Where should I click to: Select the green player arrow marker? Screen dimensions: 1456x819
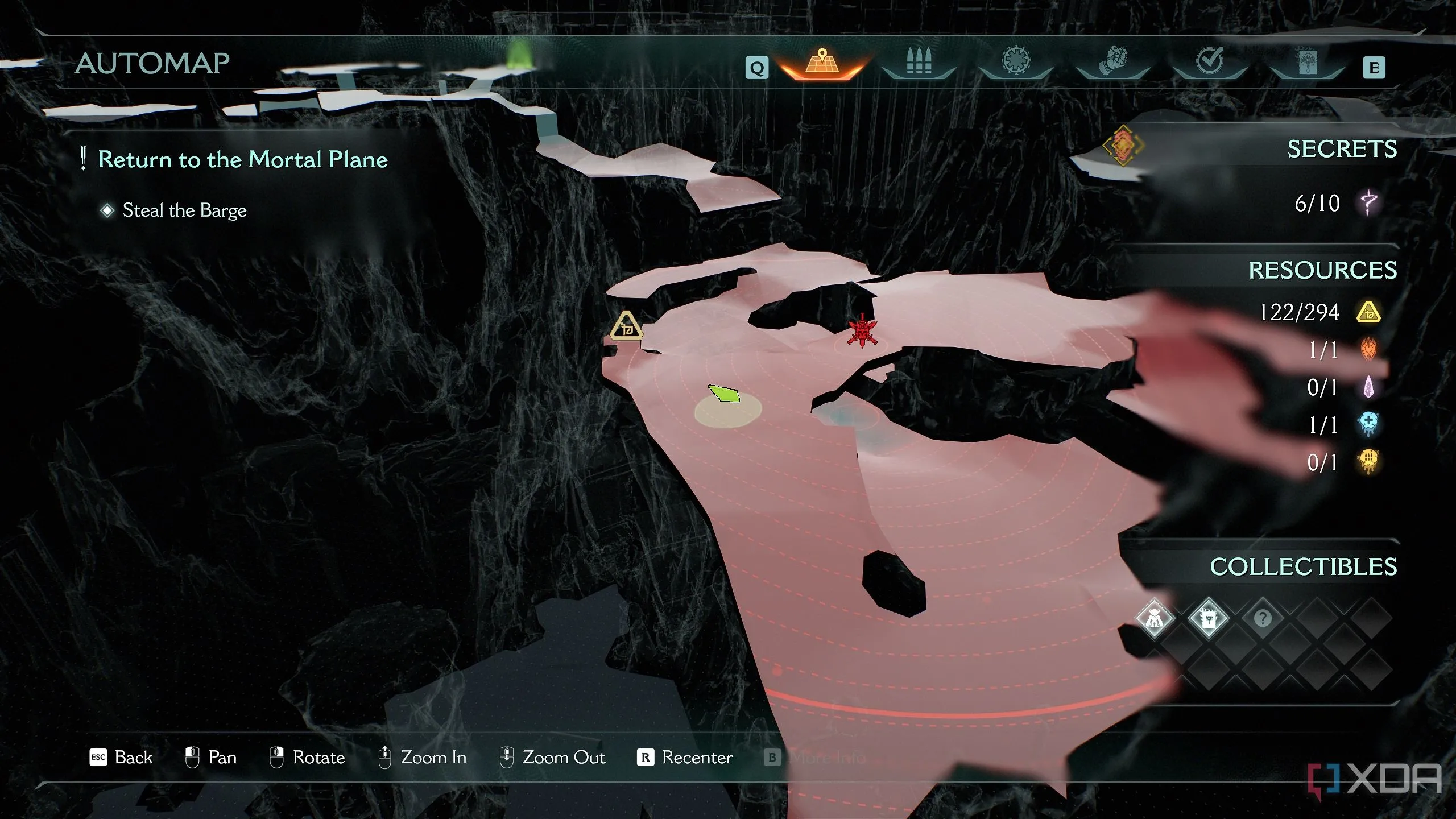click(725, 393)
